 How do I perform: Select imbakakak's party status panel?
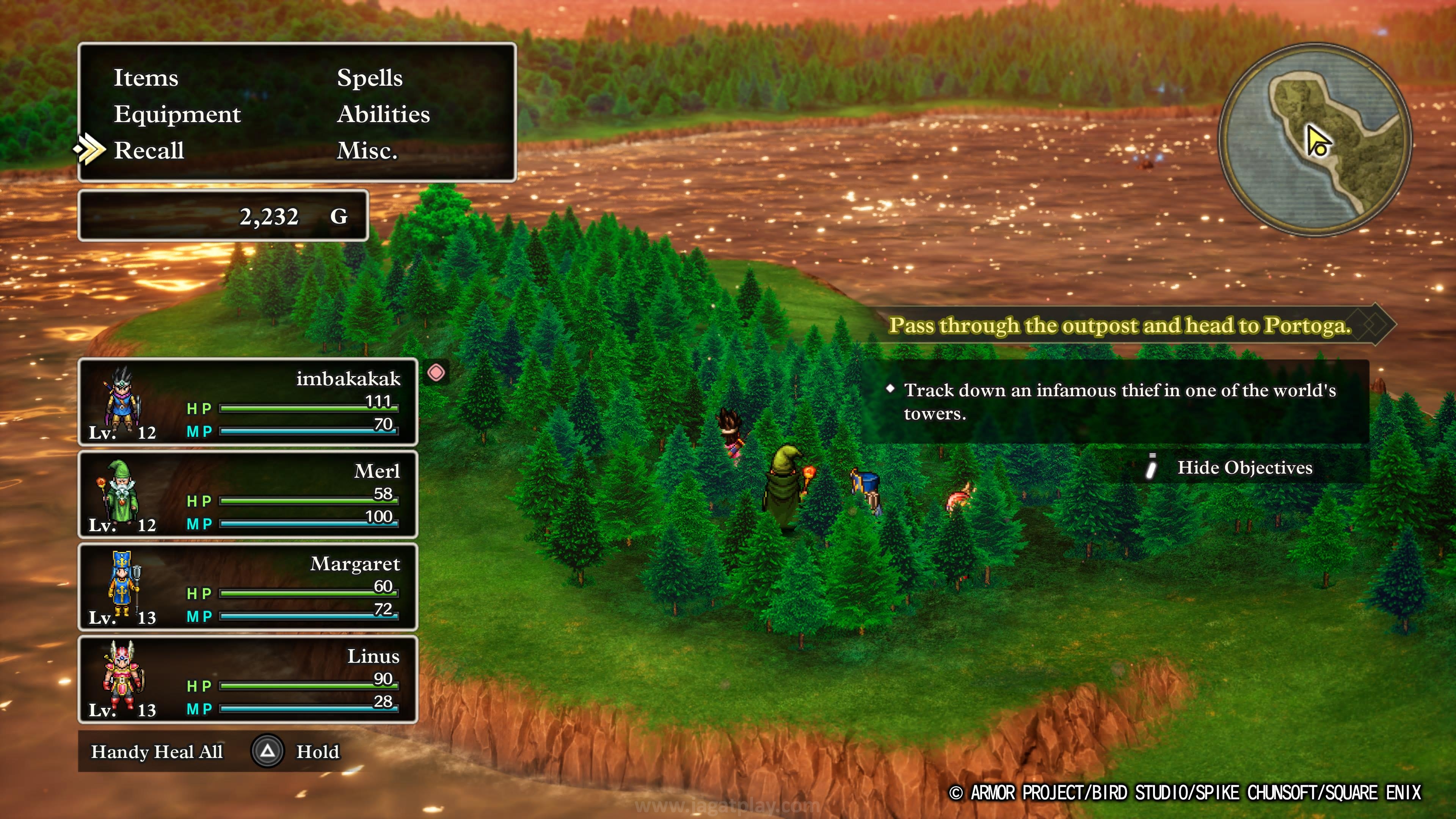pos(248,402)
